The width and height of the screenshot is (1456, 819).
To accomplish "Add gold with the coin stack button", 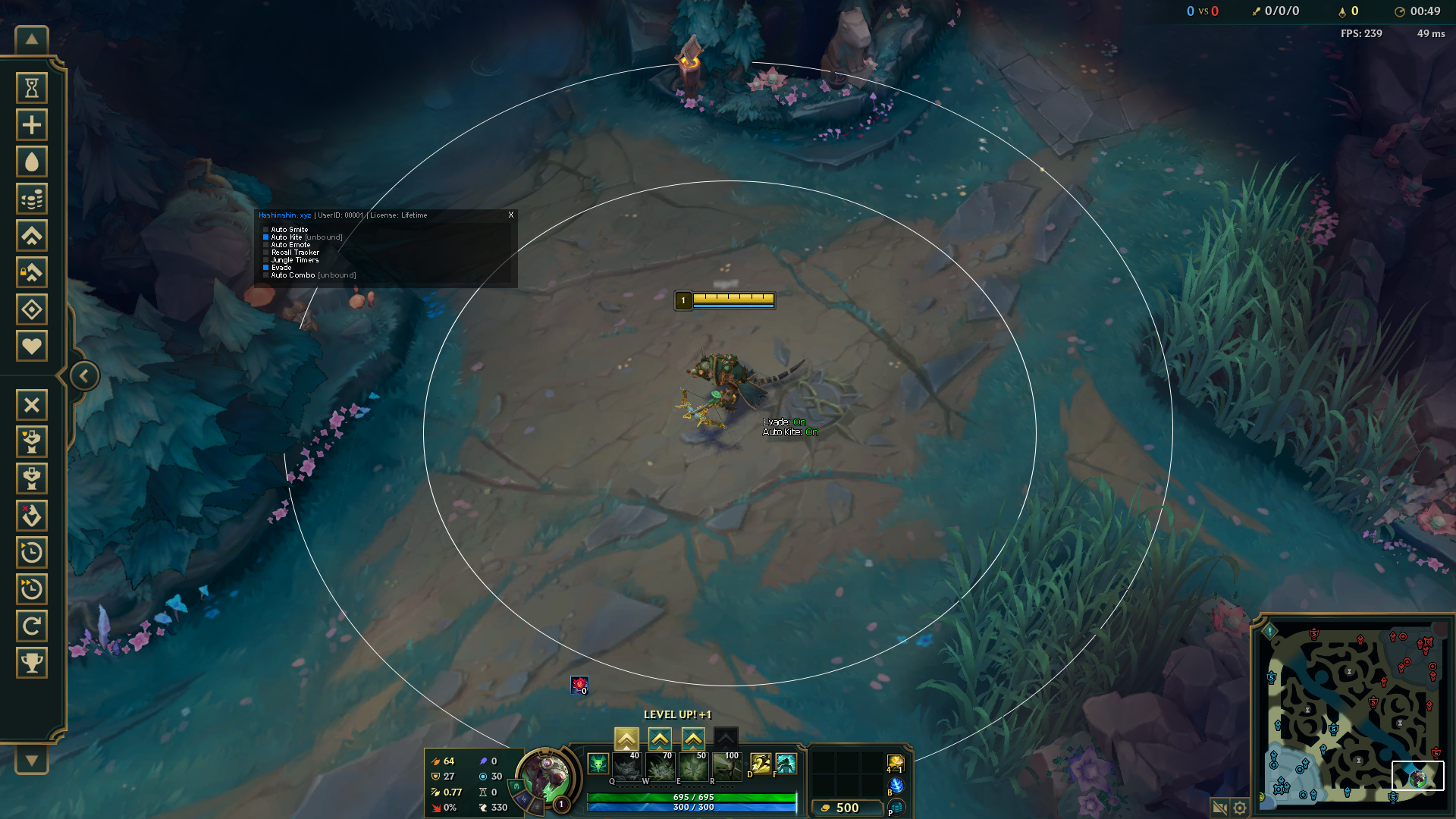I will (32, 199).
